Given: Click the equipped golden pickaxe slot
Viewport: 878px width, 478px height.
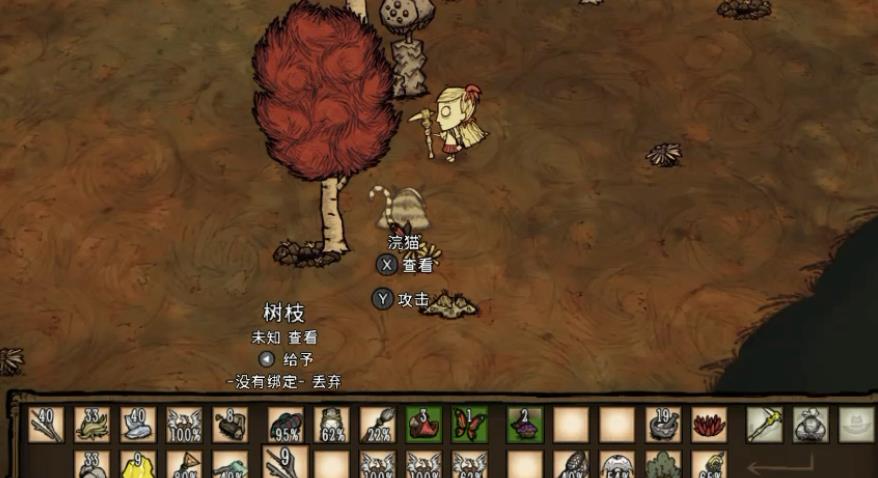Looking at the screenshot, I should pos(765,424).
